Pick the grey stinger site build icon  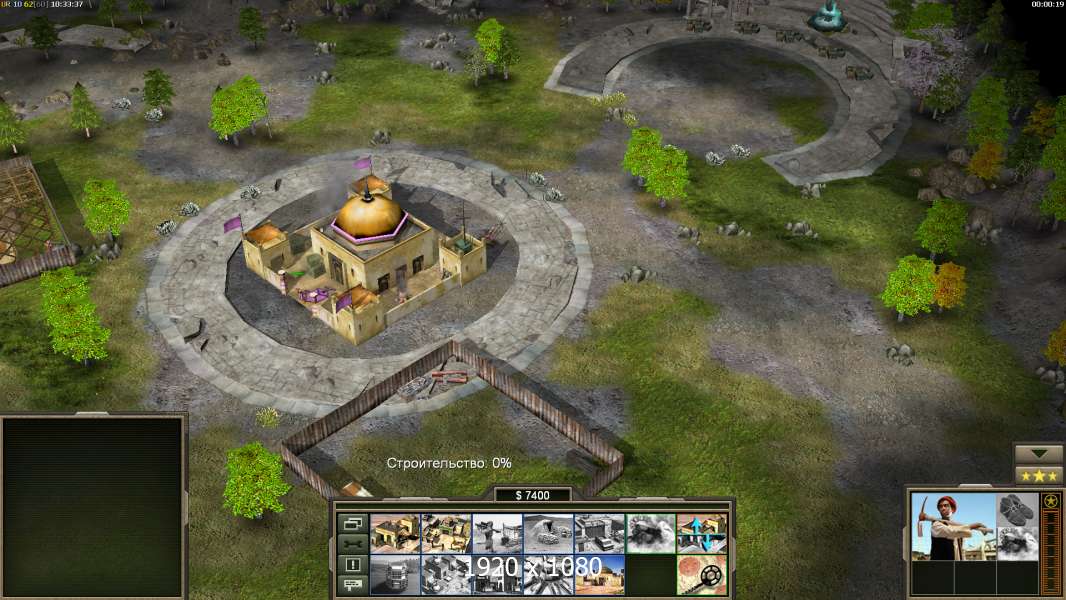497,533
